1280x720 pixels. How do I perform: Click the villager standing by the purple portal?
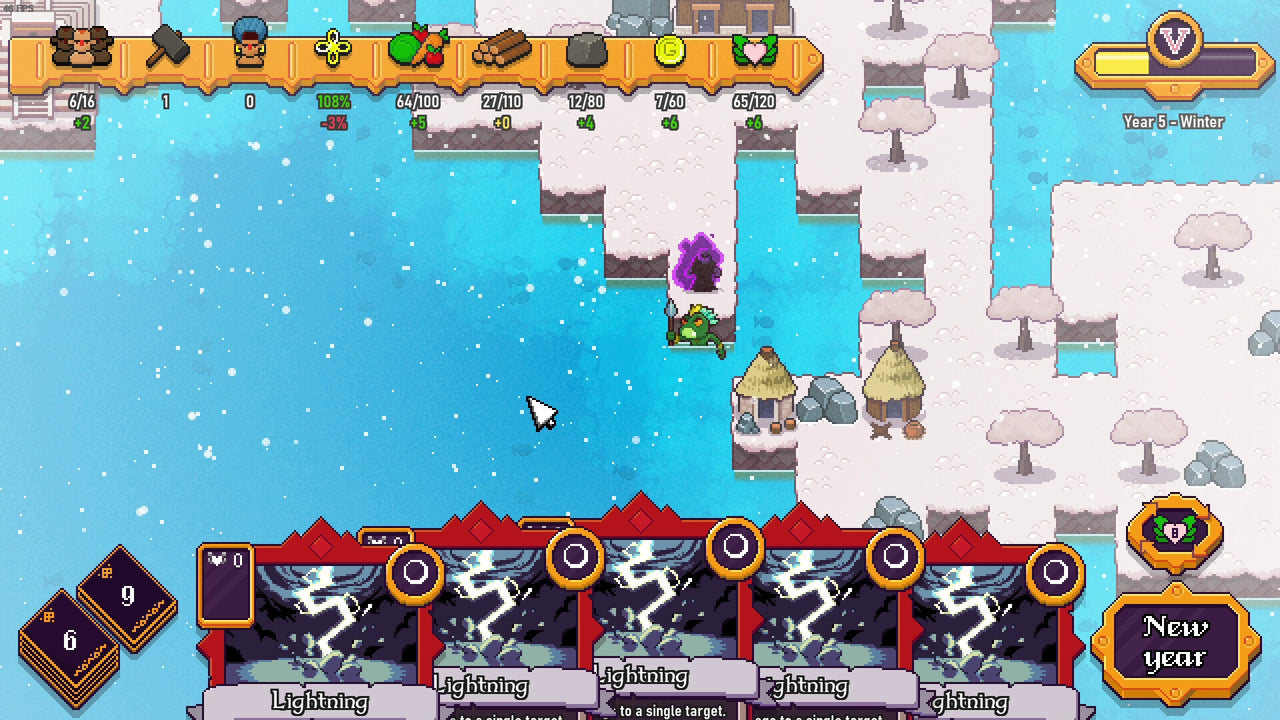[700, 325]
